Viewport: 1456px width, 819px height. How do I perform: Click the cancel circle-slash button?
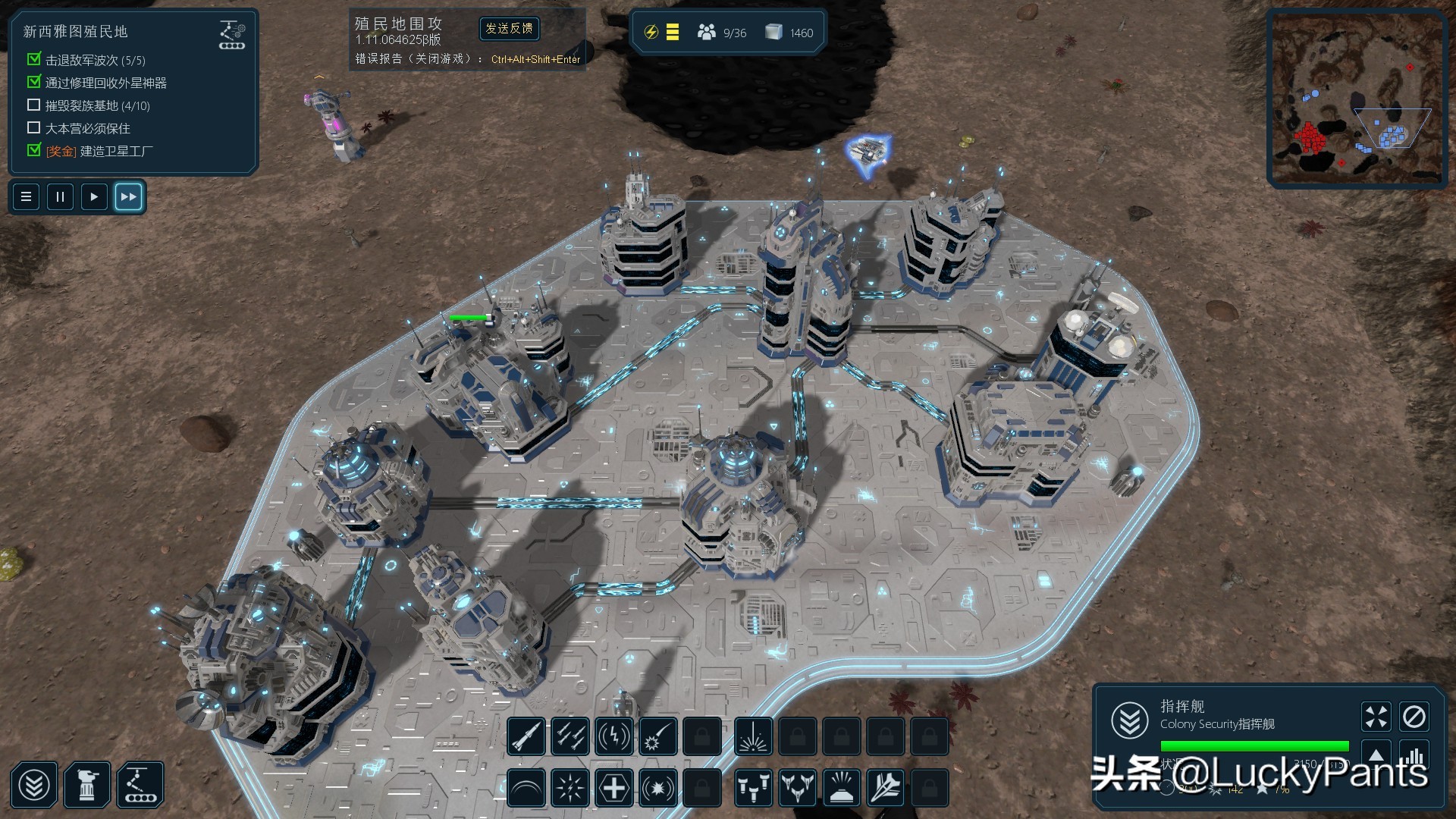pyautogui.click(x=1414, y=717)
